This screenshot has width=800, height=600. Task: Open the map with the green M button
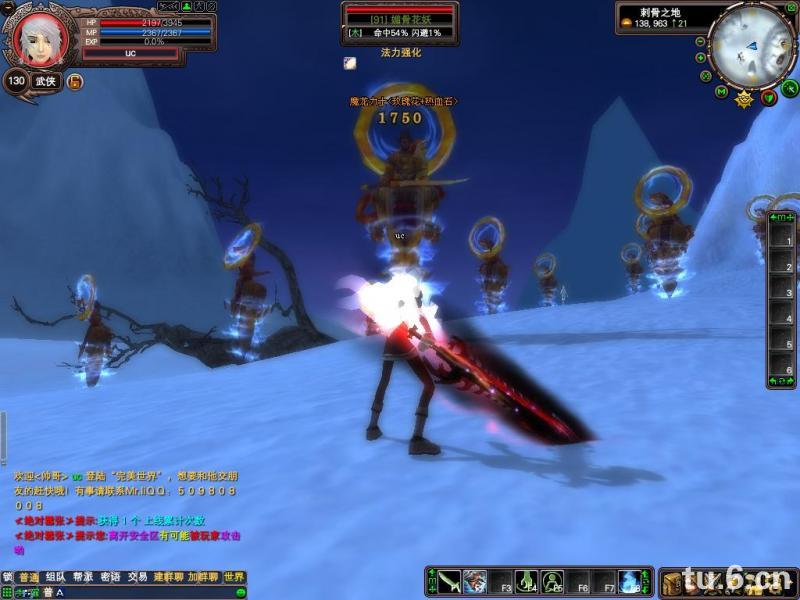pyautogui.click(x=721, y=91)
